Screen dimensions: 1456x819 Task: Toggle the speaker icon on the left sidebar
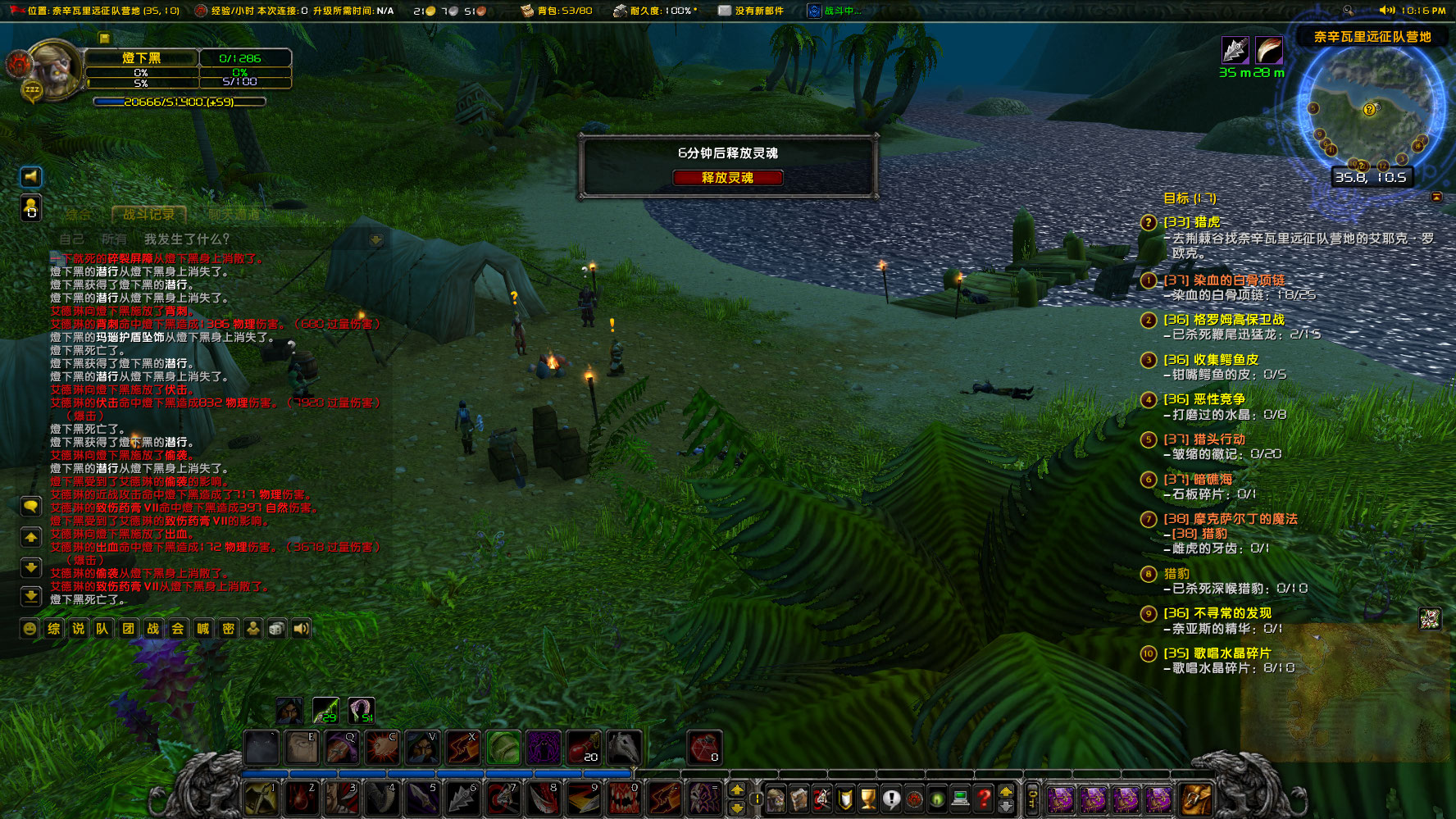(30, 176)
